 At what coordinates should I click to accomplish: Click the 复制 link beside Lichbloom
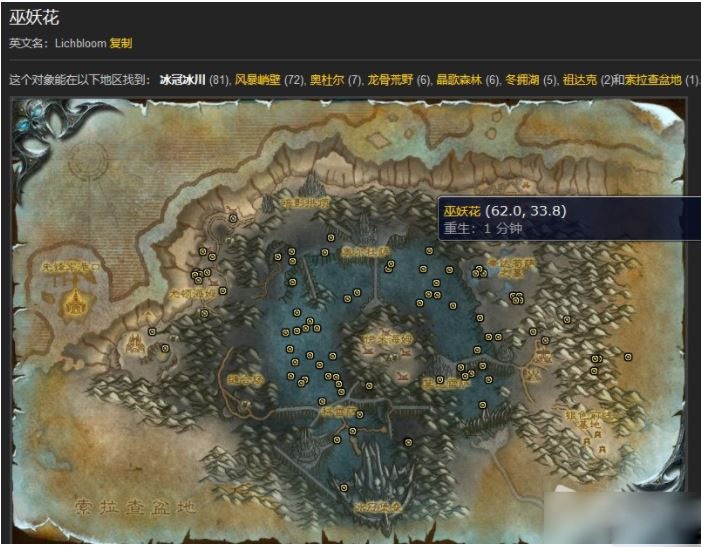pos(120,43)
